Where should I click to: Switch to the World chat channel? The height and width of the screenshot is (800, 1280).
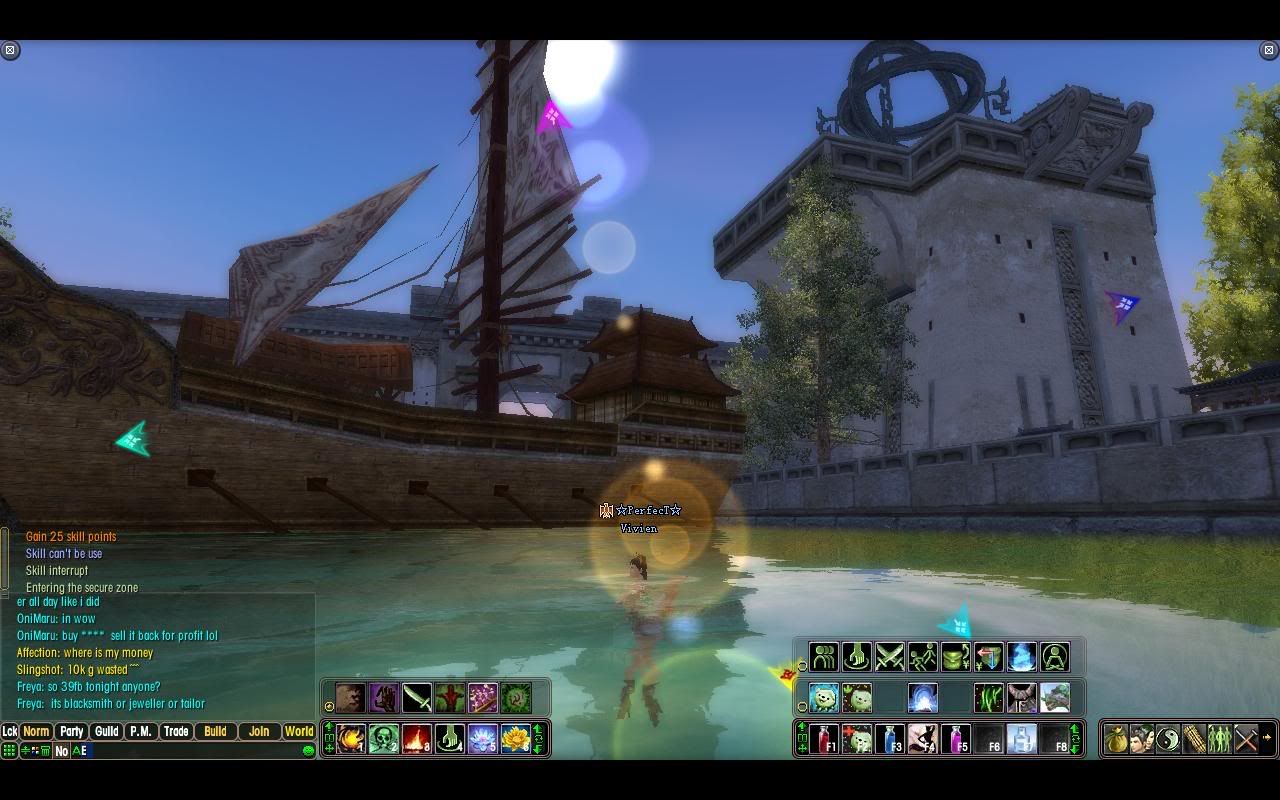[x=298, y=731]
